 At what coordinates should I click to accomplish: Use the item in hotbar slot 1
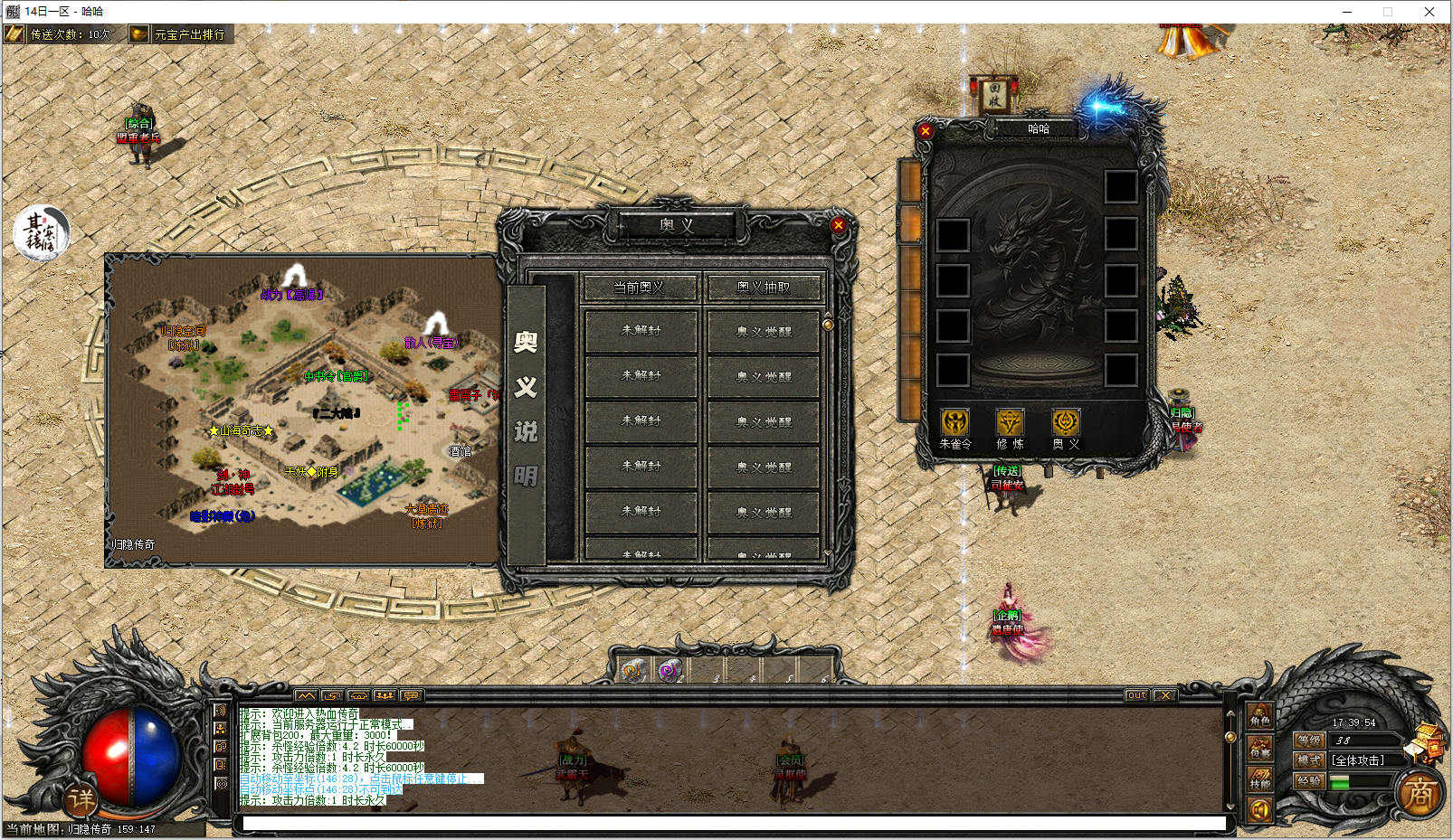[x=632, y=670]
